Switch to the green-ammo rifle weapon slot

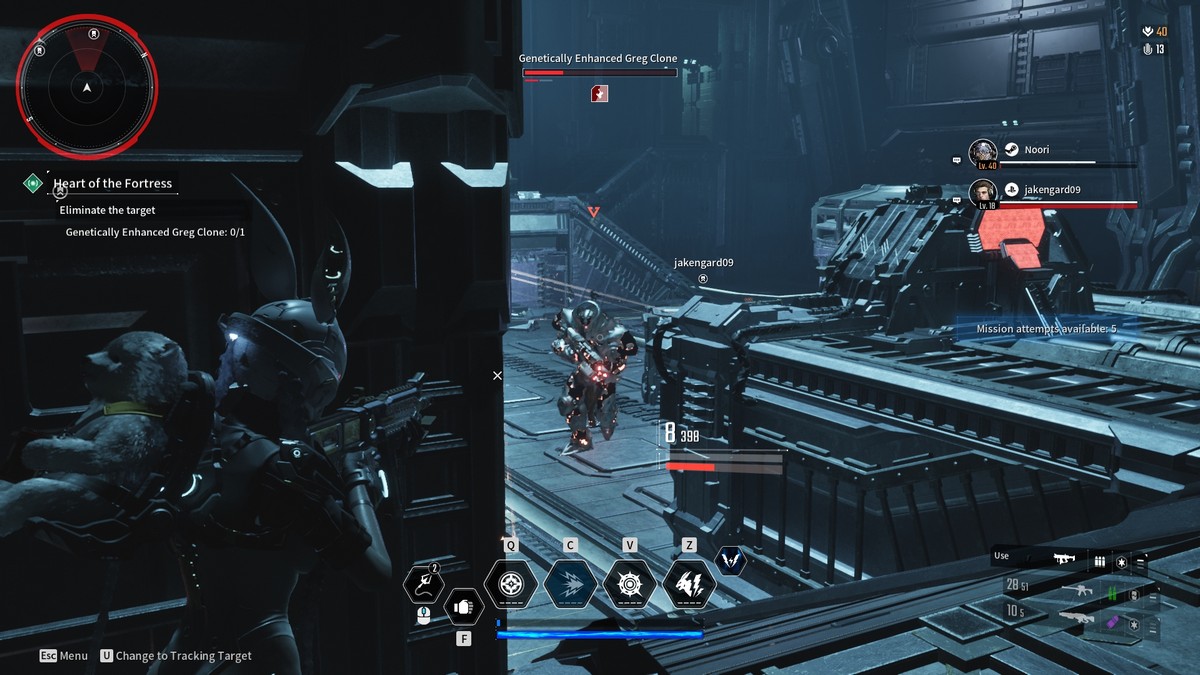pyautogui.click(x=1078, y=591)
